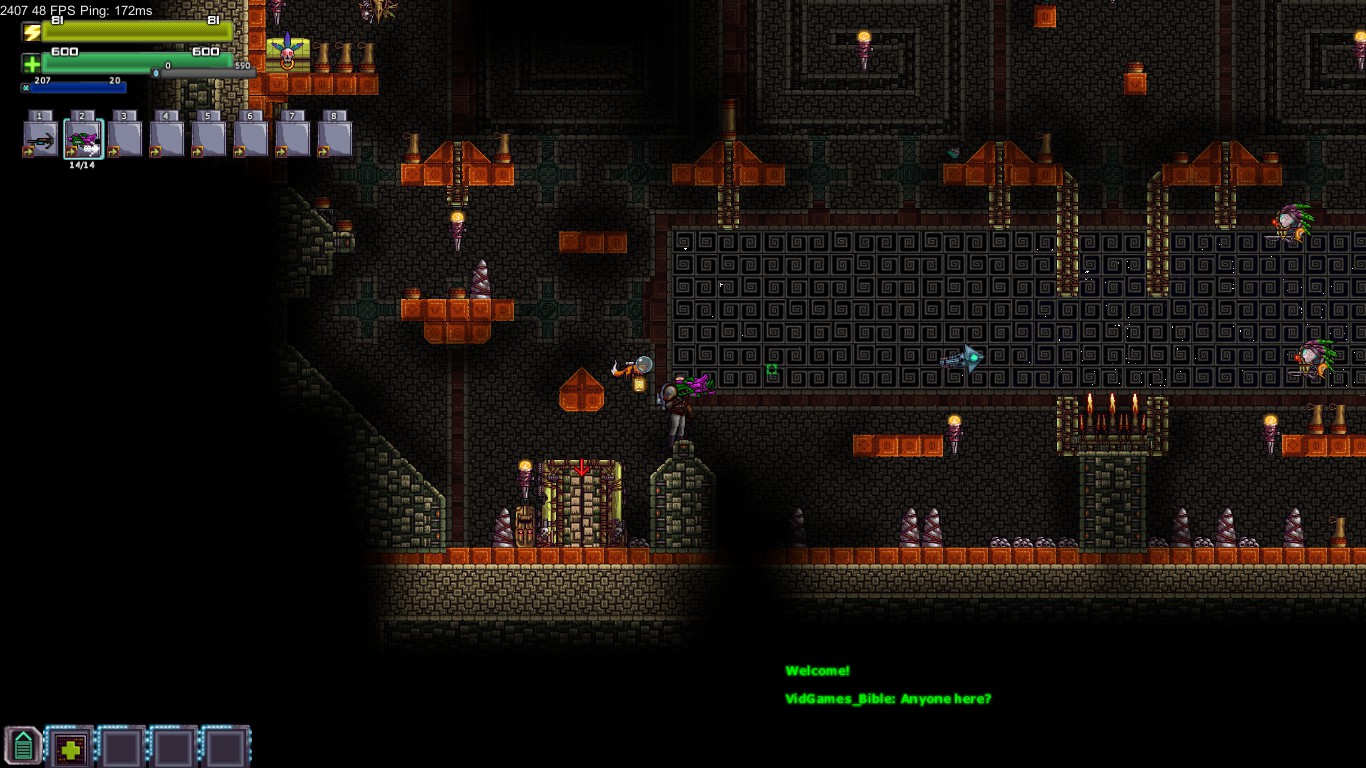Choose empty hotbar slot 3

pos(125,140)
